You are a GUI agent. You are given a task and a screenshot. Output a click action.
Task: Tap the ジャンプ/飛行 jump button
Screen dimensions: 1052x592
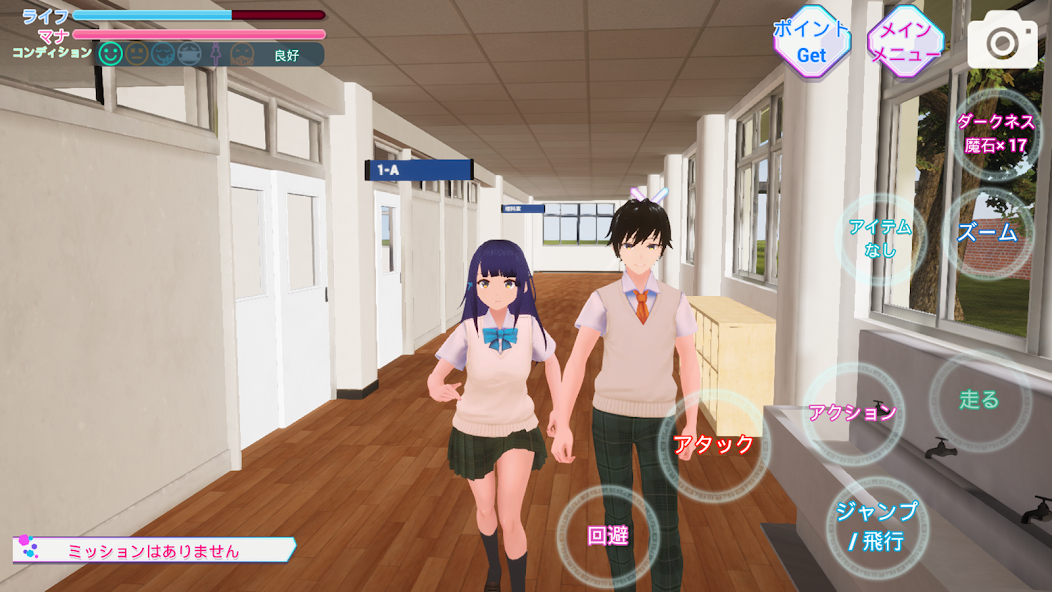(876, 526)
